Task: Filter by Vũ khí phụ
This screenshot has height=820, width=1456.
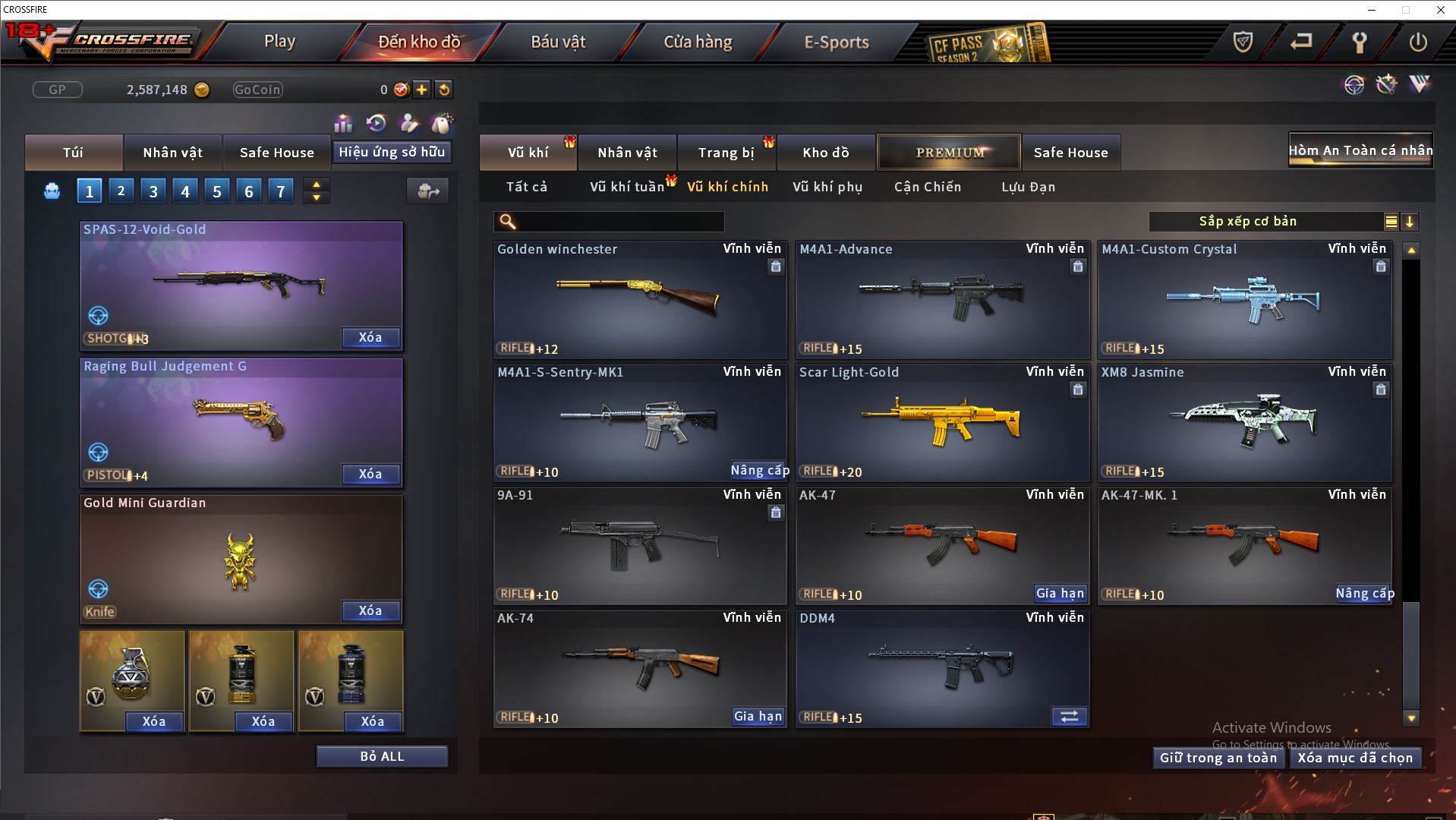Action: [x=827, y=187]
